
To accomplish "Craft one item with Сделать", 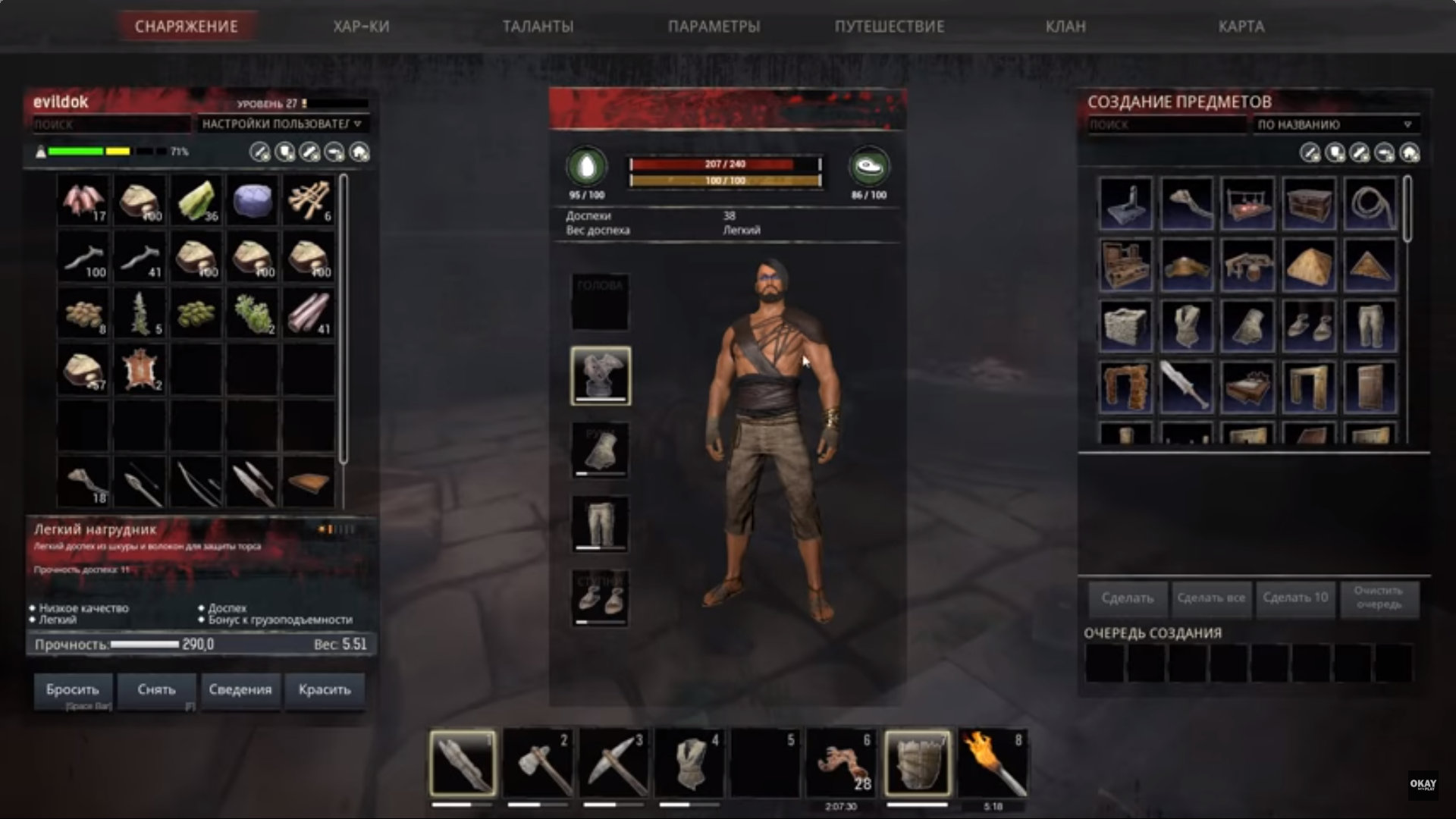I will pos(1128,598).
